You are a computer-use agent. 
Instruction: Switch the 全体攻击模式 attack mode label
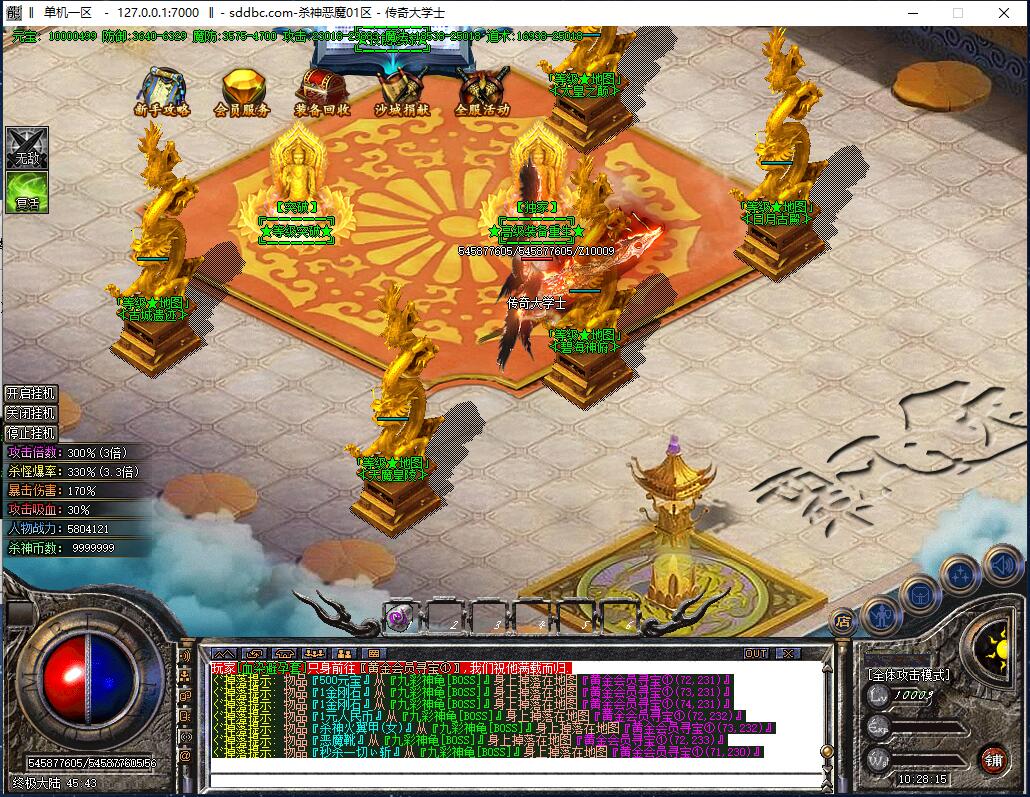[x=908, y=675]
